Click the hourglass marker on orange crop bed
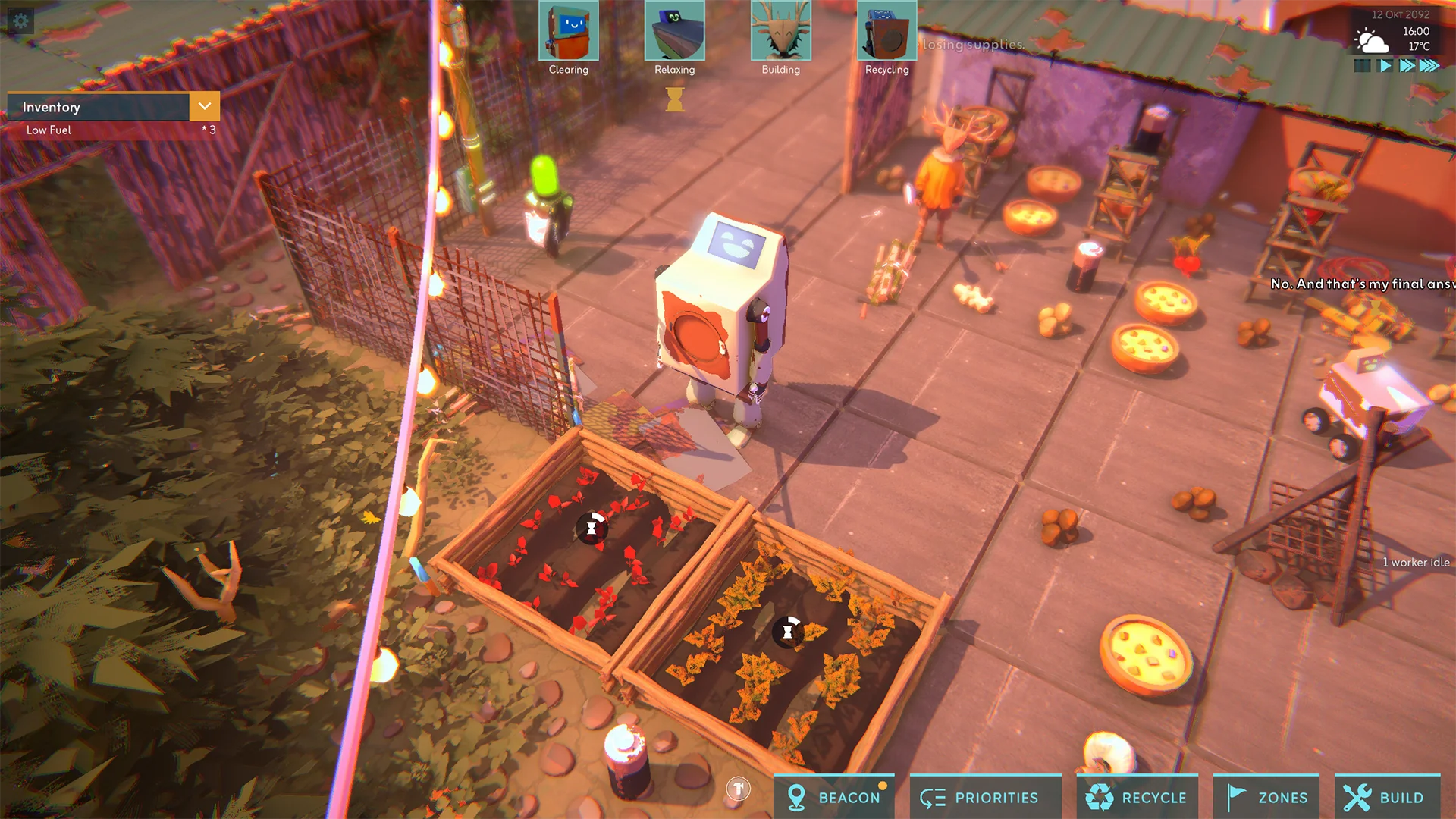The image size is (1456, 819). 788,631
